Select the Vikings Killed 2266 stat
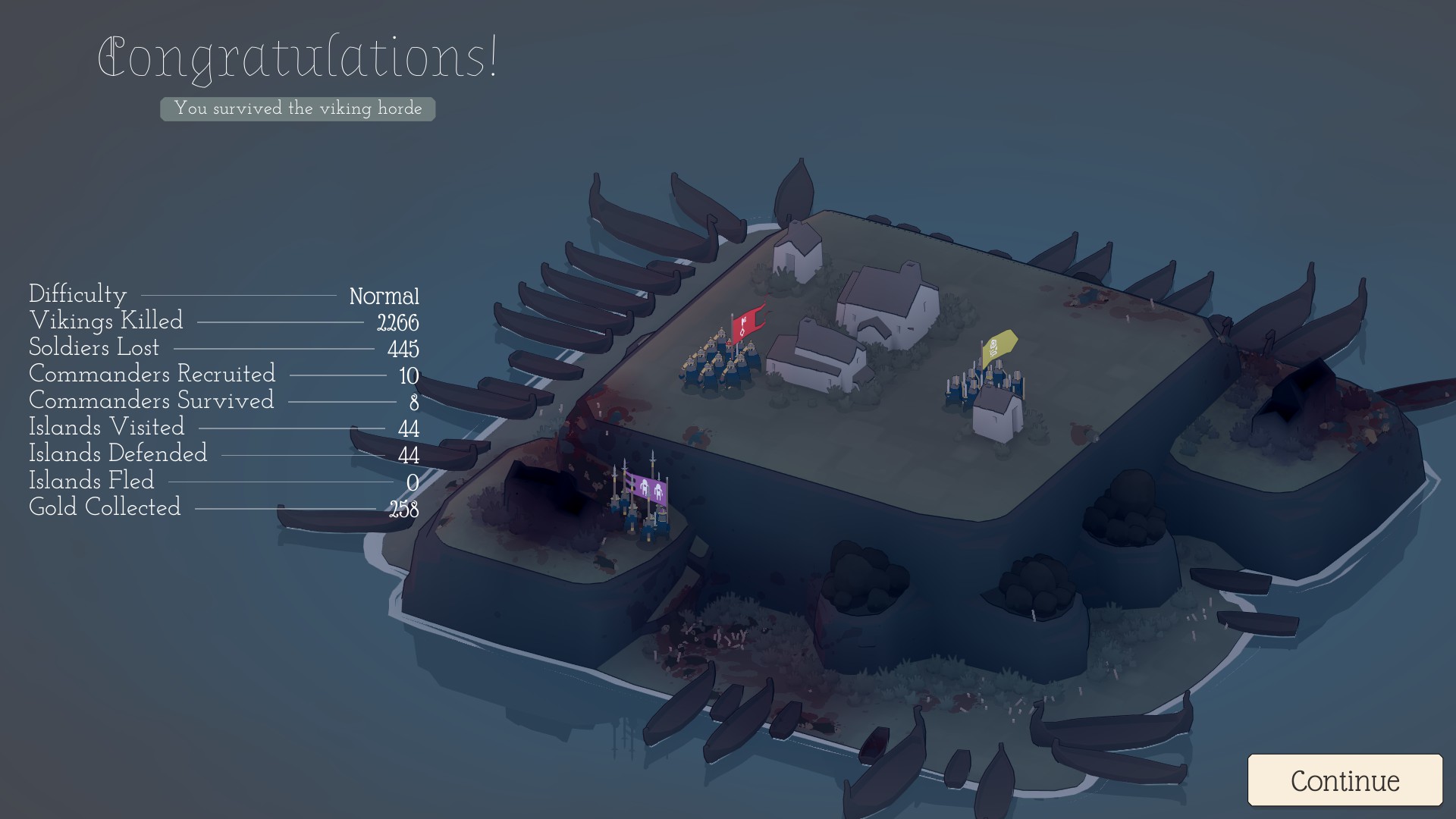 [224, 322]
